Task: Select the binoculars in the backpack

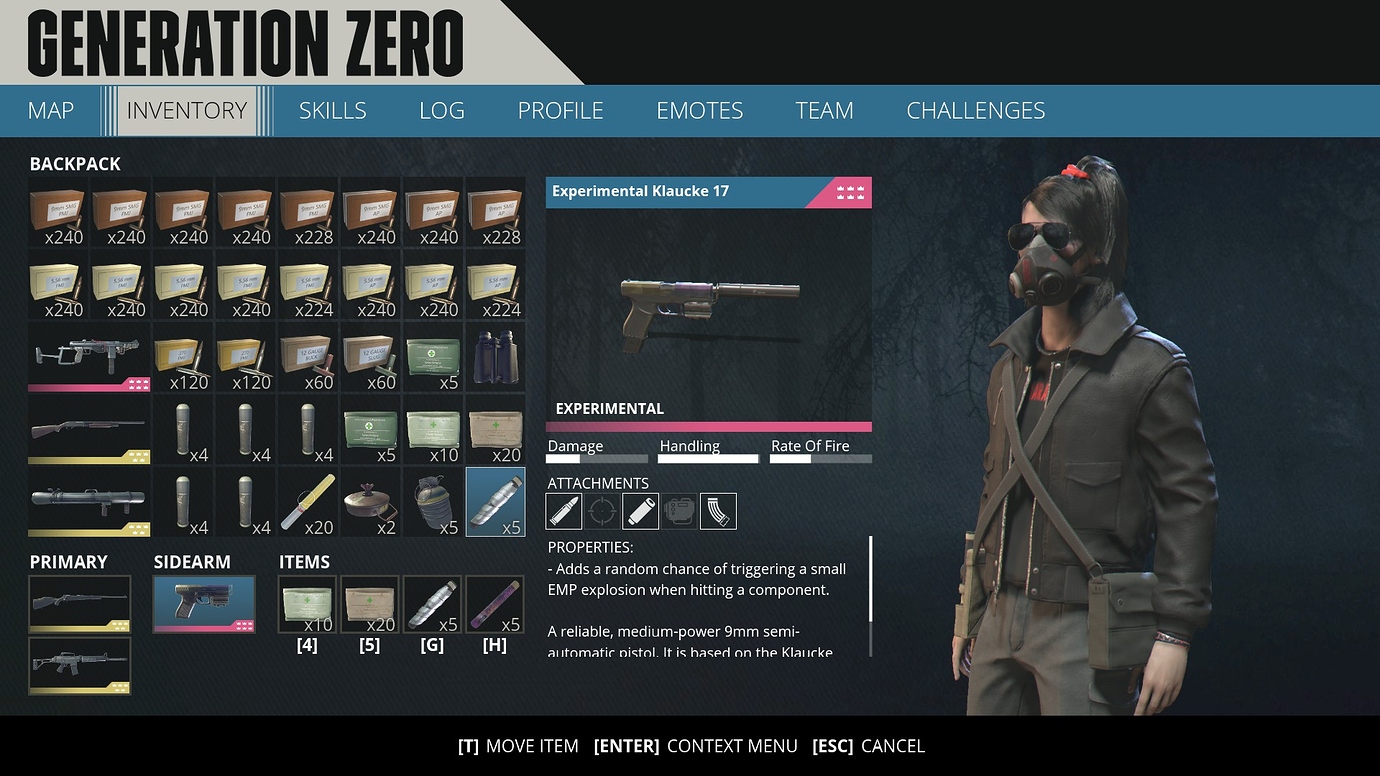Action: 495,358
